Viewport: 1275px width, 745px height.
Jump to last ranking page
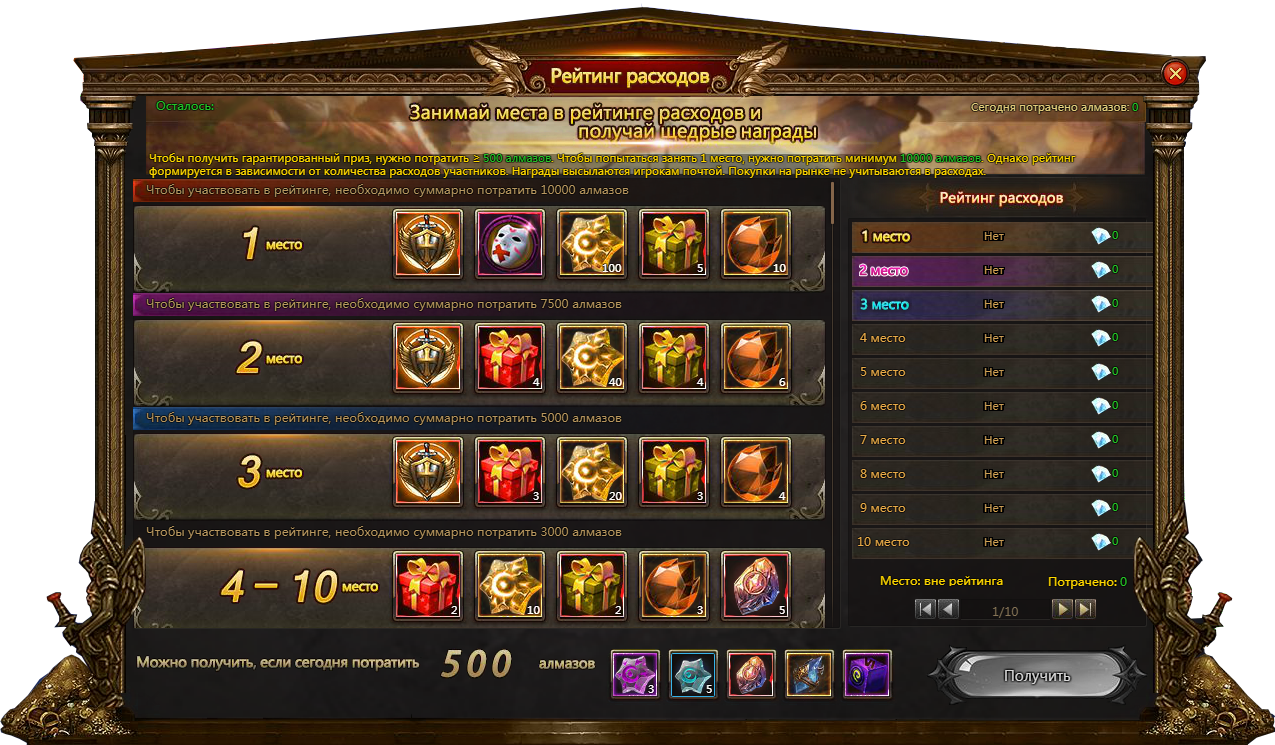coord(1085,609)
